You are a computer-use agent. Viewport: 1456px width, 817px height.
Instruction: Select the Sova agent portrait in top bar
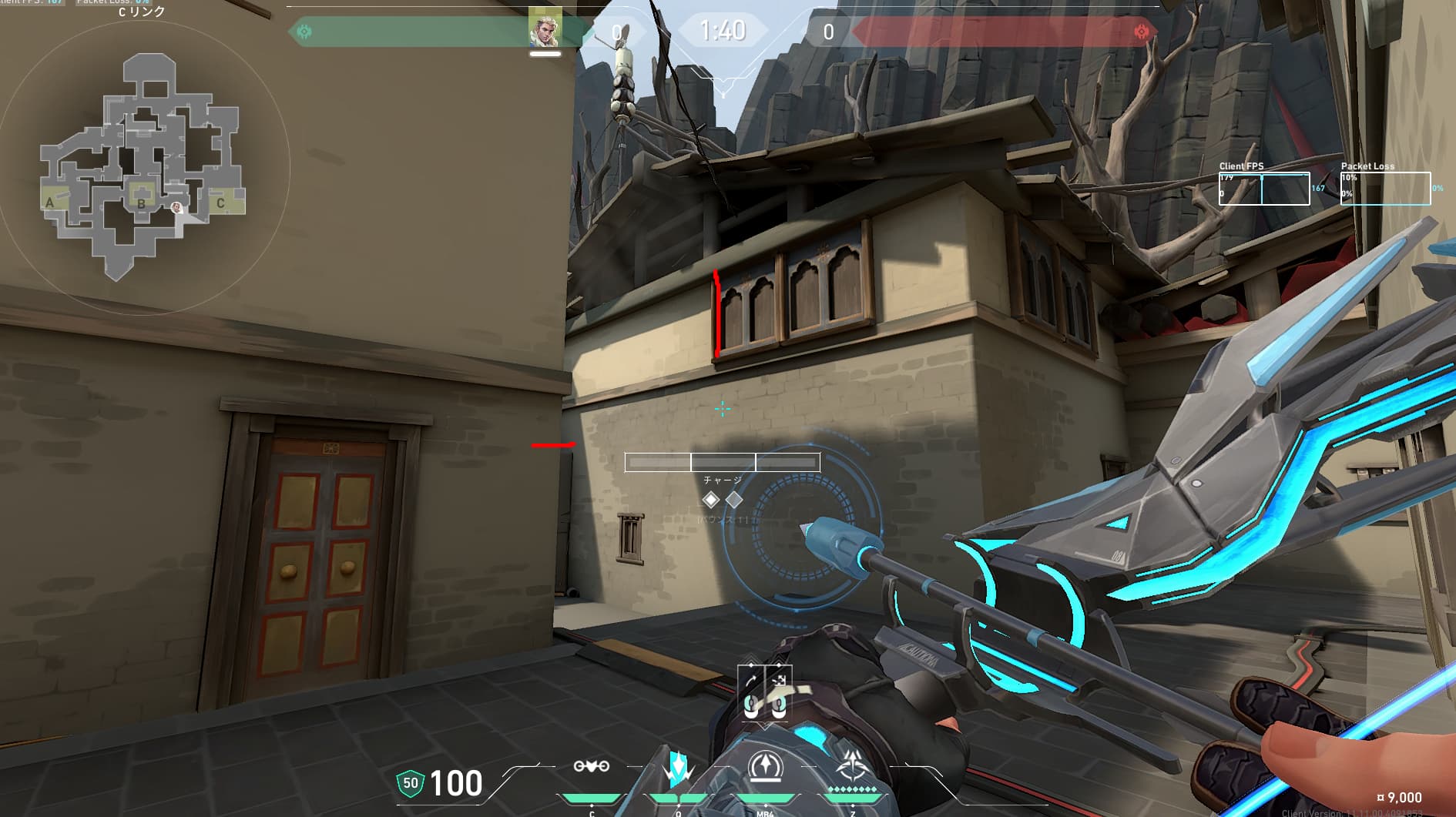point(545,30)
